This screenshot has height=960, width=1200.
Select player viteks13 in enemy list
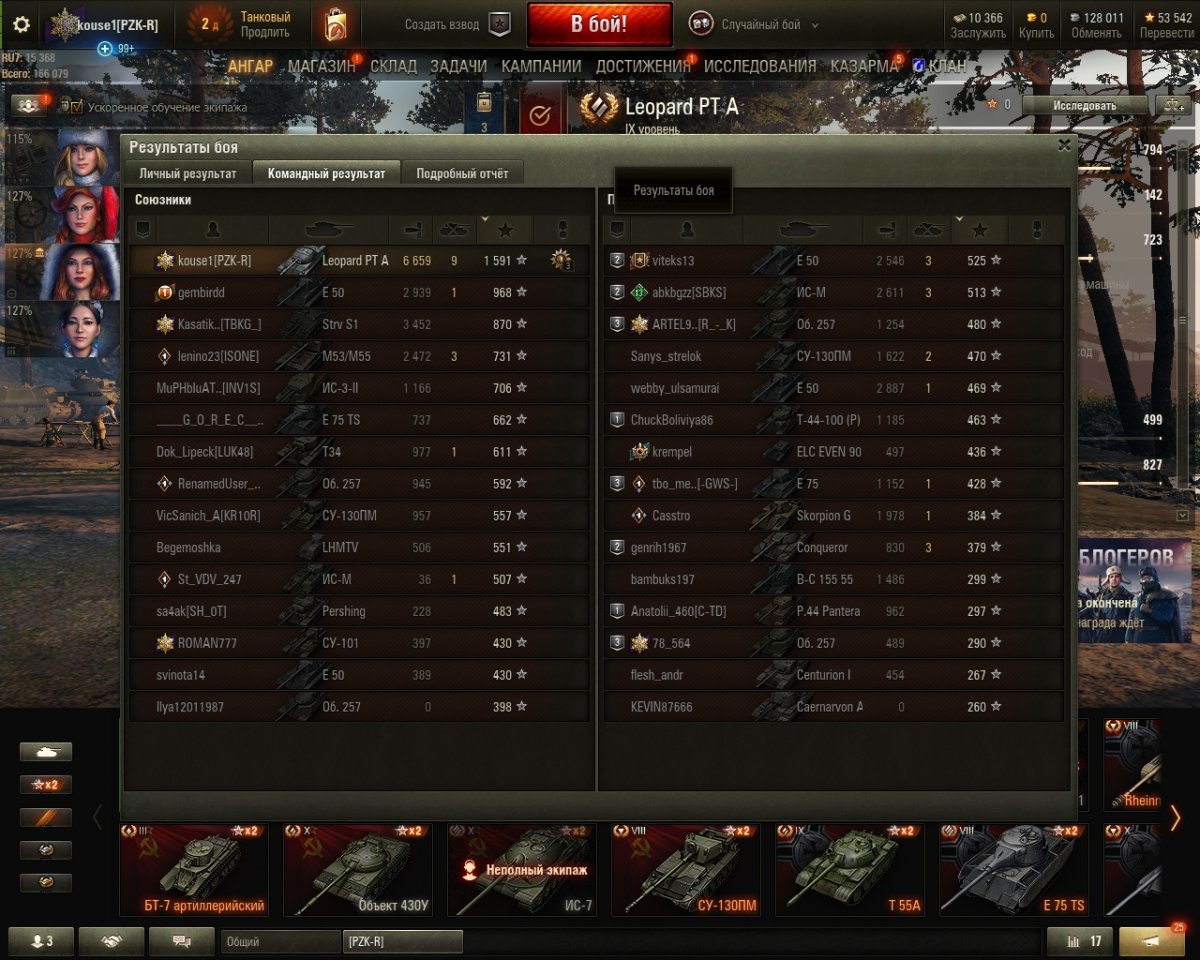click(x=673, y=261)
